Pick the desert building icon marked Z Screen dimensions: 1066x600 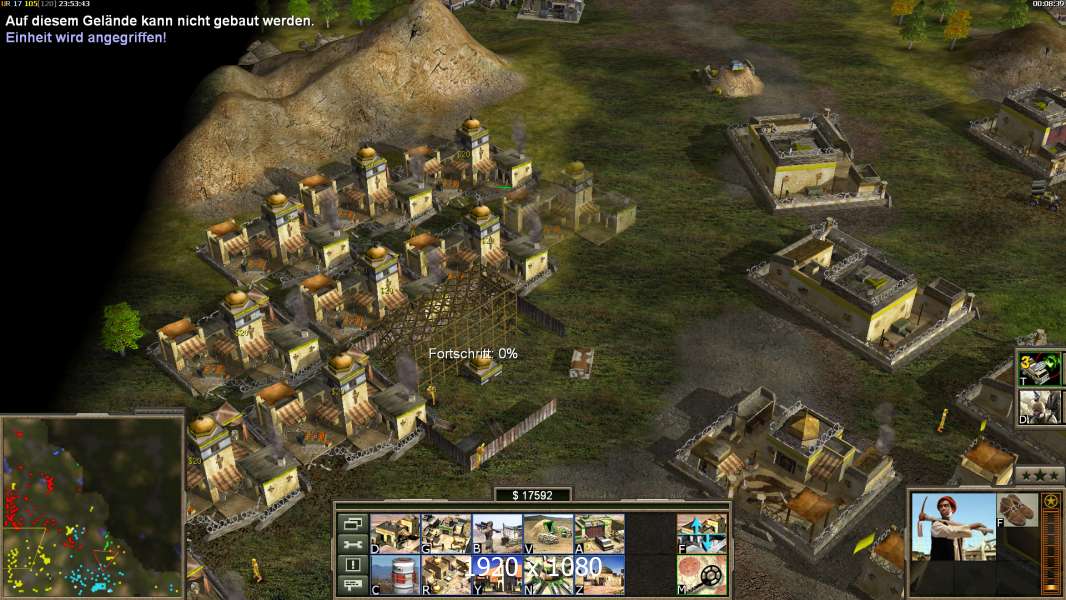(599, 574)
